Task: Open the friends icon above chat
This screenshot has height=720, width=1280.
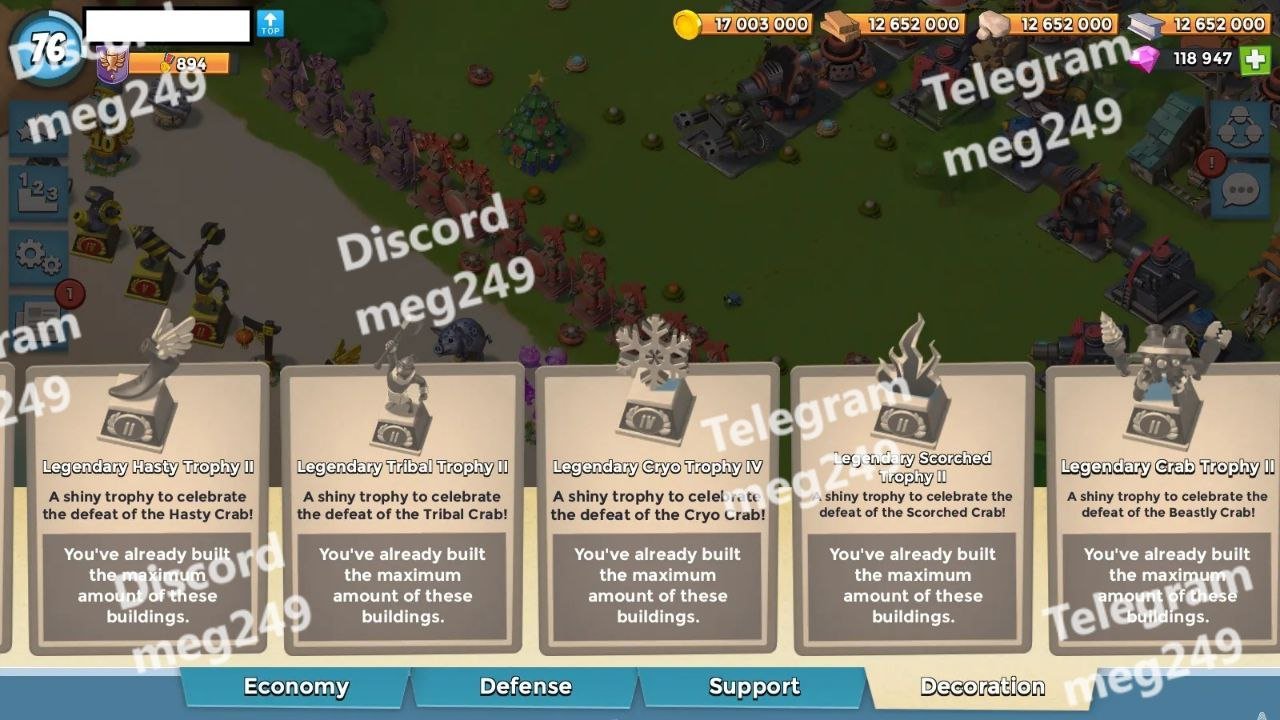Action: [x=1241, y=126]
